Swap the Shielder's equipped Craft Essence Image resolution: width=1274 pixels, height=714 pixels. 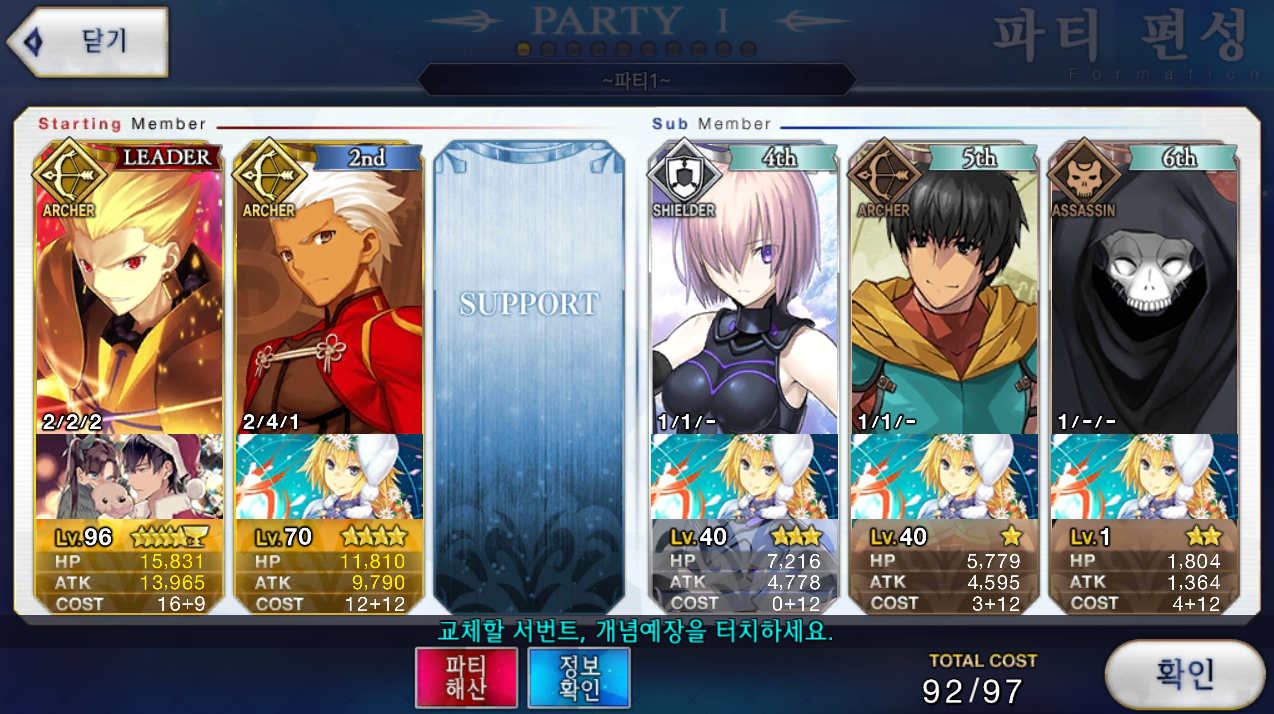coord(744,477)
